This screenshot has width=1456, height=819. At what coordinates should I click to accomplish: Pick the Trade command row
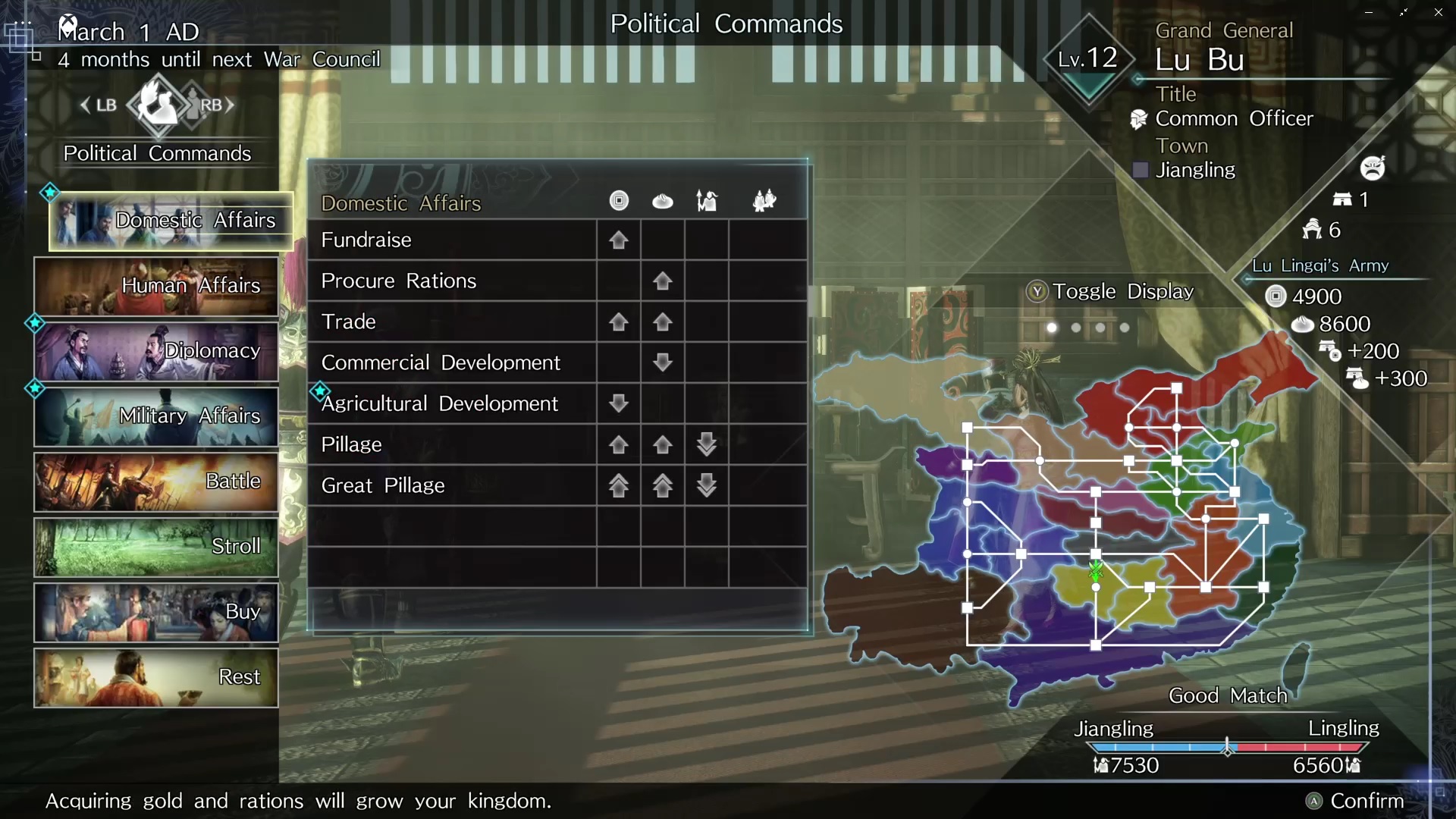452,322
